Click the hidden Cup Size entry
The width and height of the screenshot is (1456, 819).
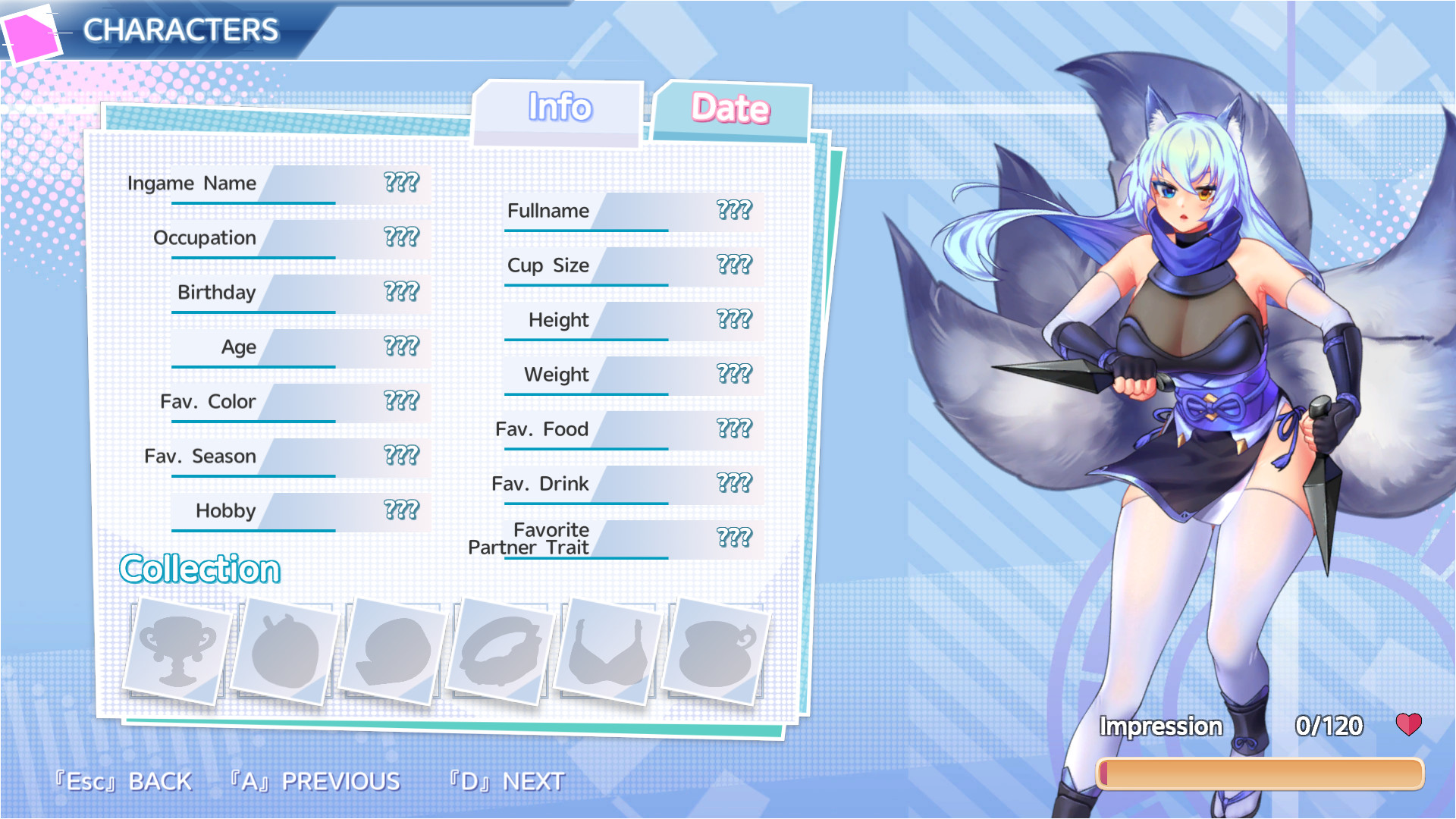point(733,265)
